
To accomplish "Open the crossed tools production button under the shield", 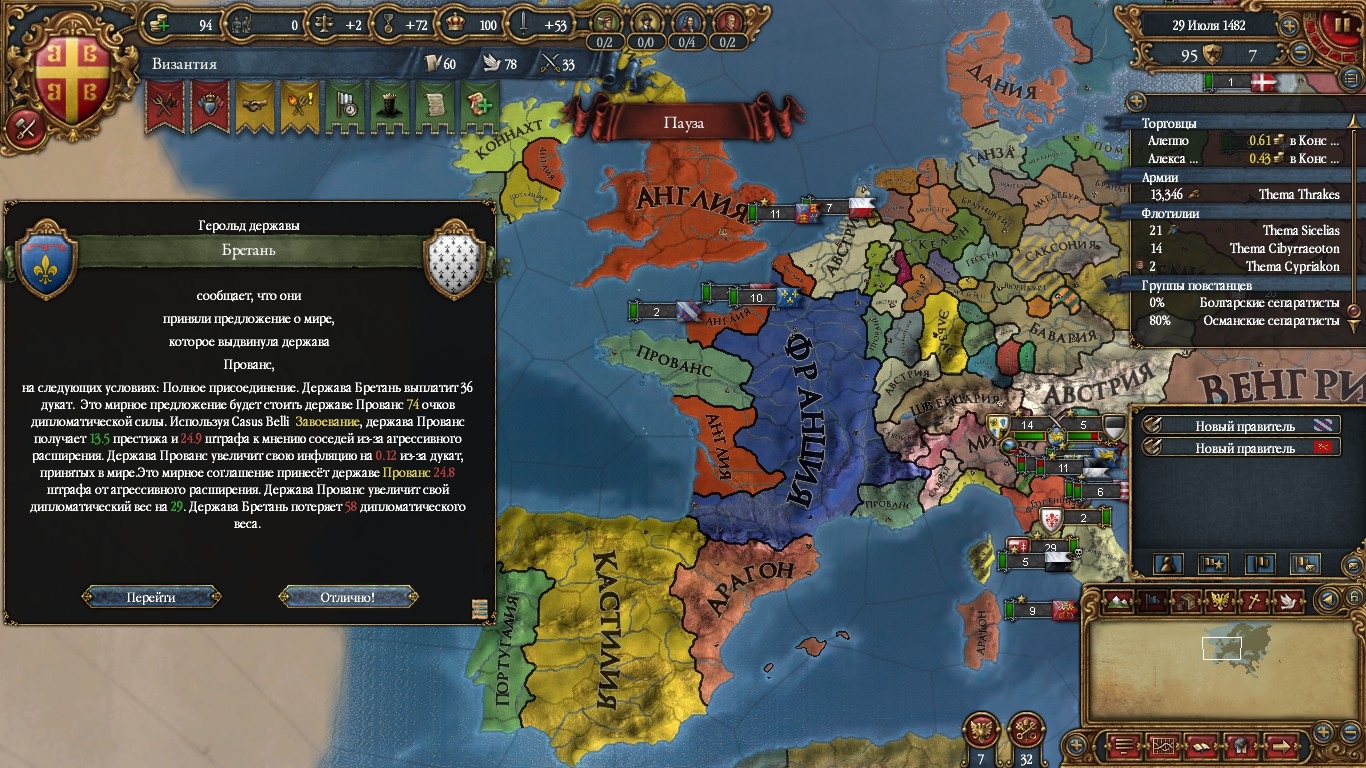I will [x=26, y=127].
